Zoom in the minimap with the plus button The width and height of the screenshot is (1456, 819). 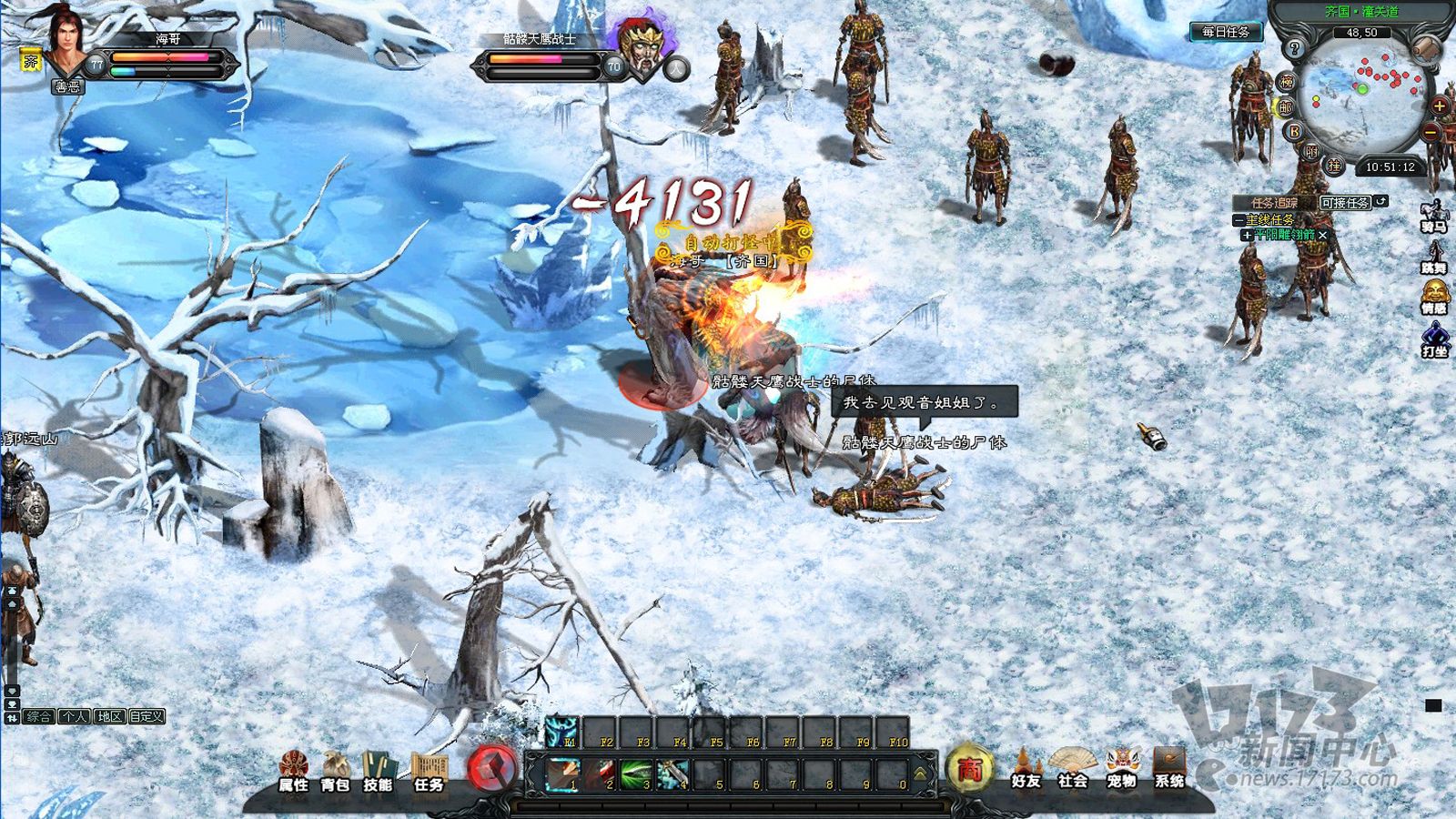click(x=1440, y=106)
